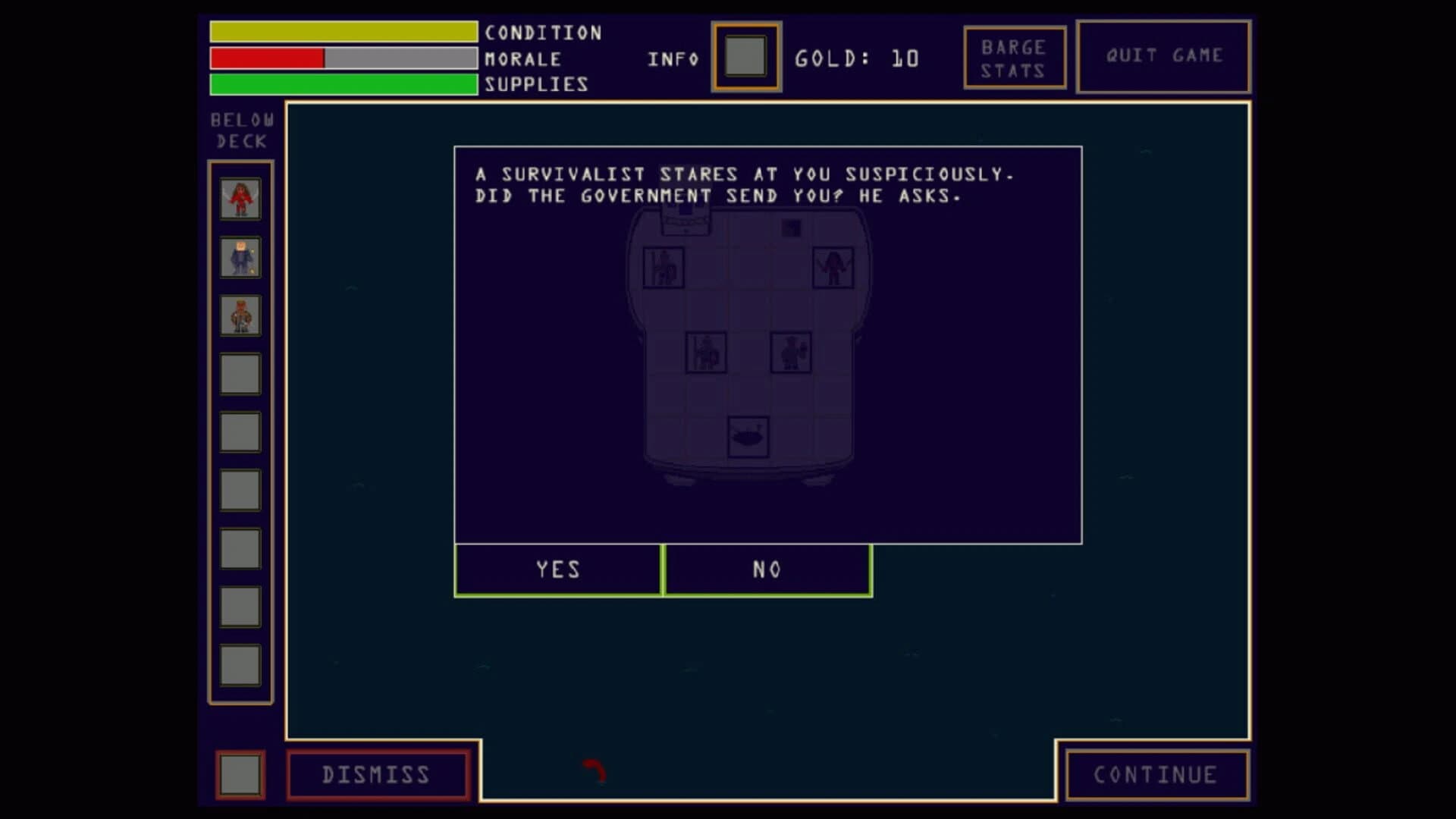Open the BARGE STATS panel
This screenshot has width=1456, height=819.
point(1015,57)
